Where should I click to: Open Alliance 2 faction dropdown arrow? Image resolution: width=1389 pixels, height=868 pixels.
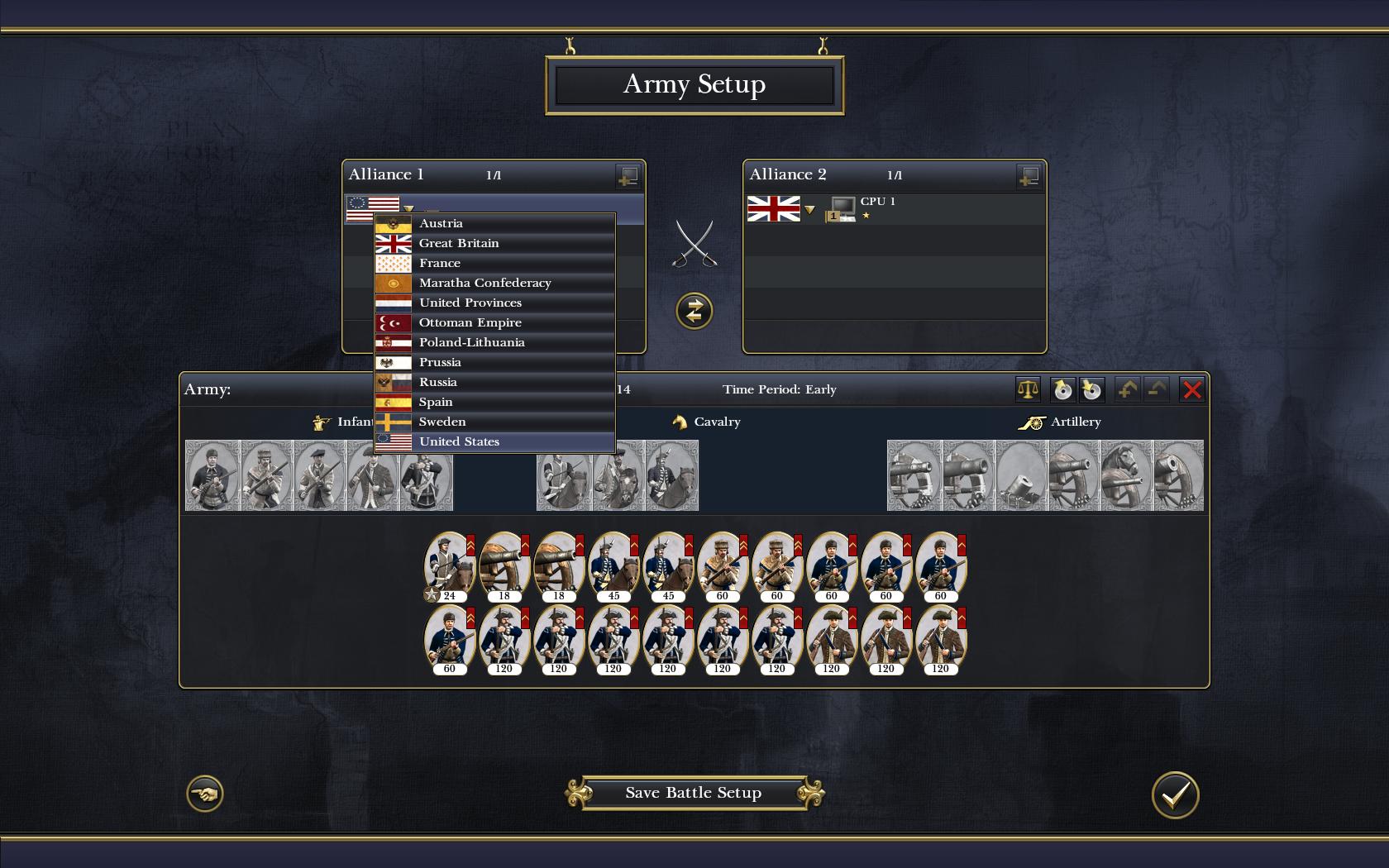(x=810, y=210)
